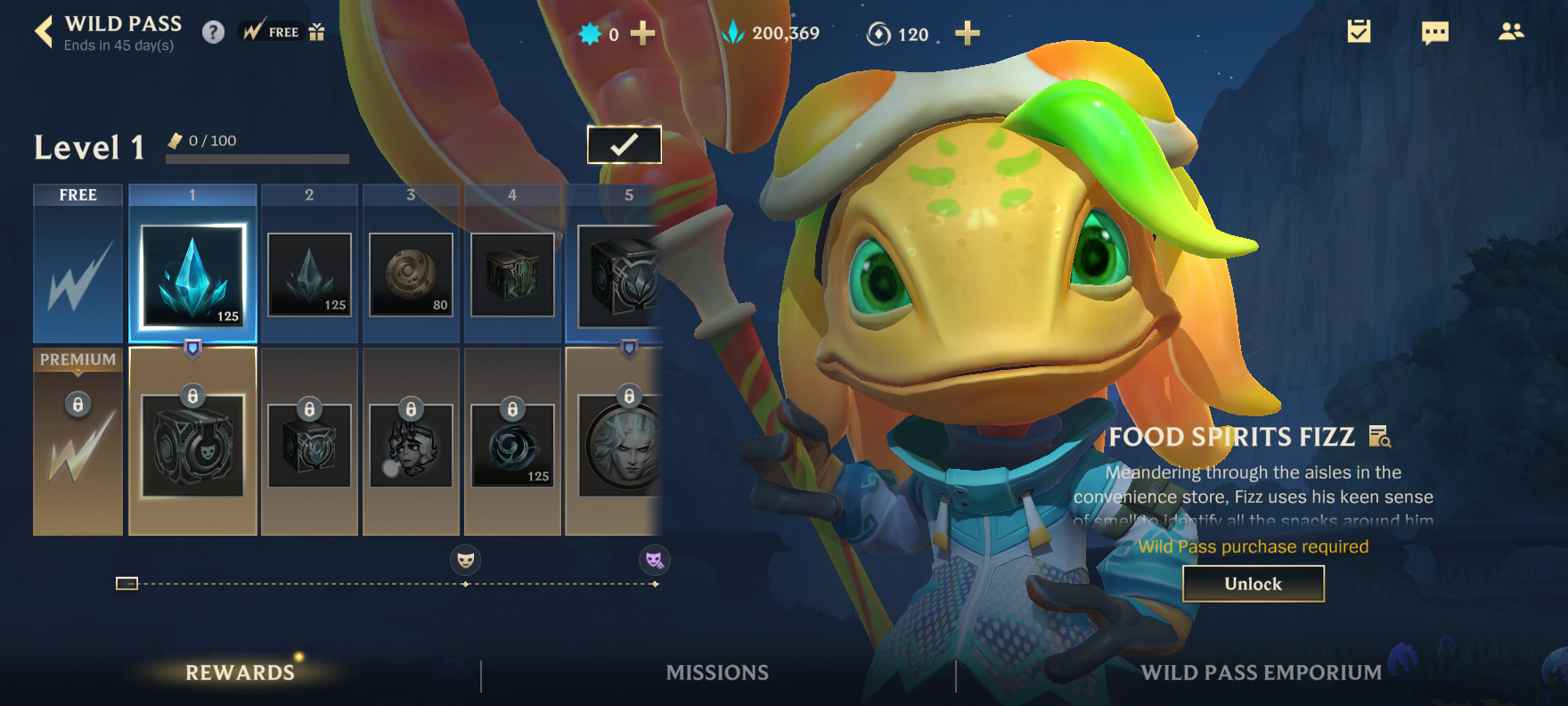Select the level 1 premium locked chest

[192, 445]
